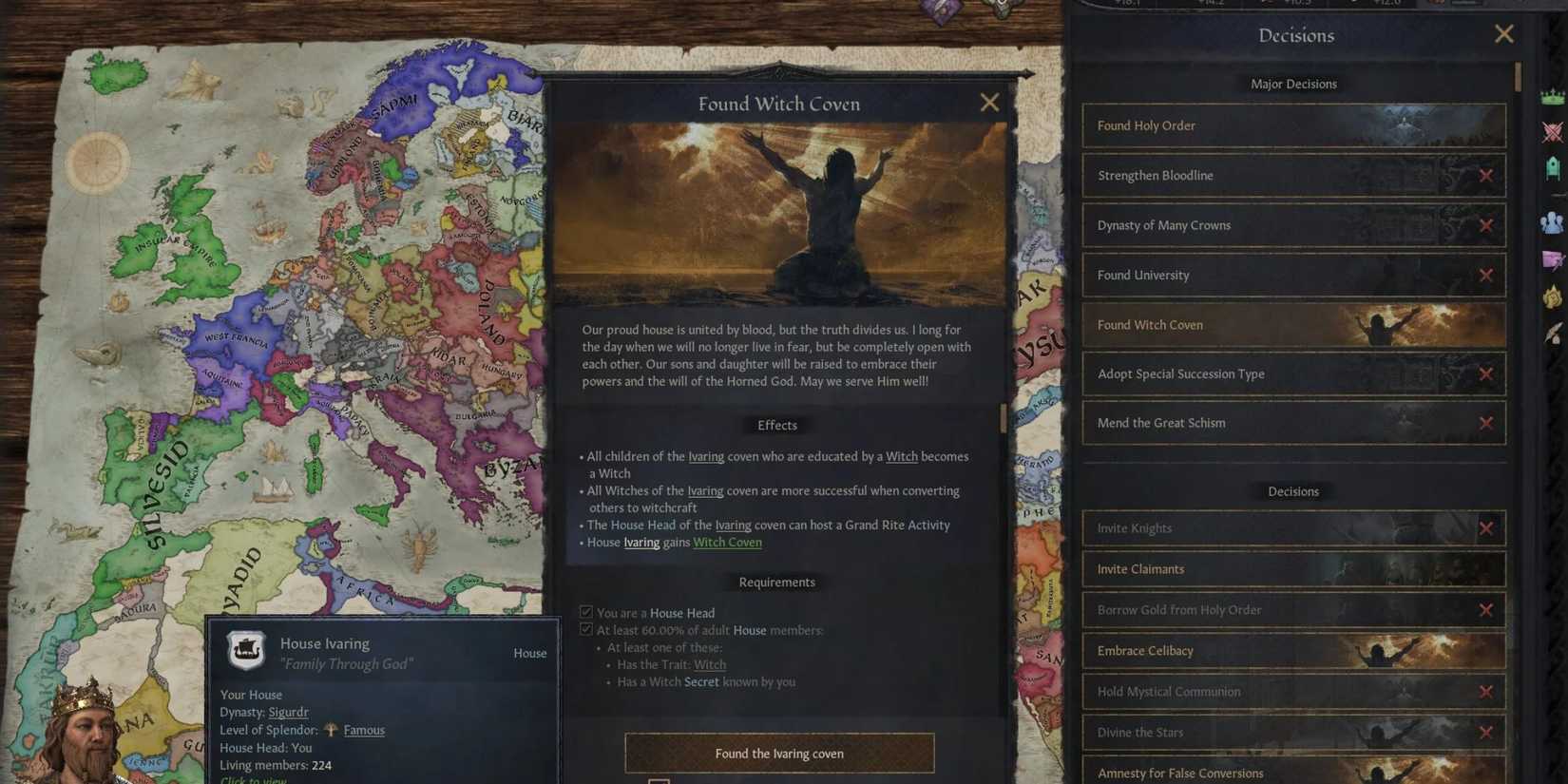Open the Faith panel via the gold icon
1568x784 pixels.
tap(1553, 295)
